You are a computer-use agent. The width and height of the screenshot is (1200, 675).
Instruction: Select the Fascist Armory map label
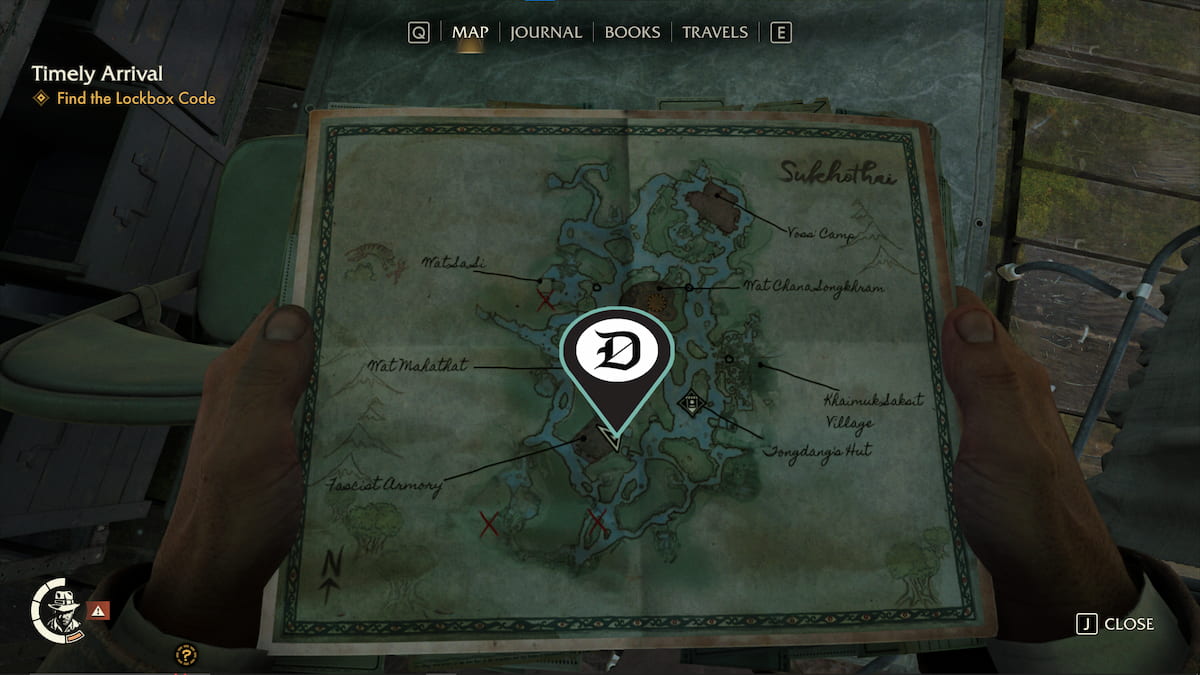384,486
